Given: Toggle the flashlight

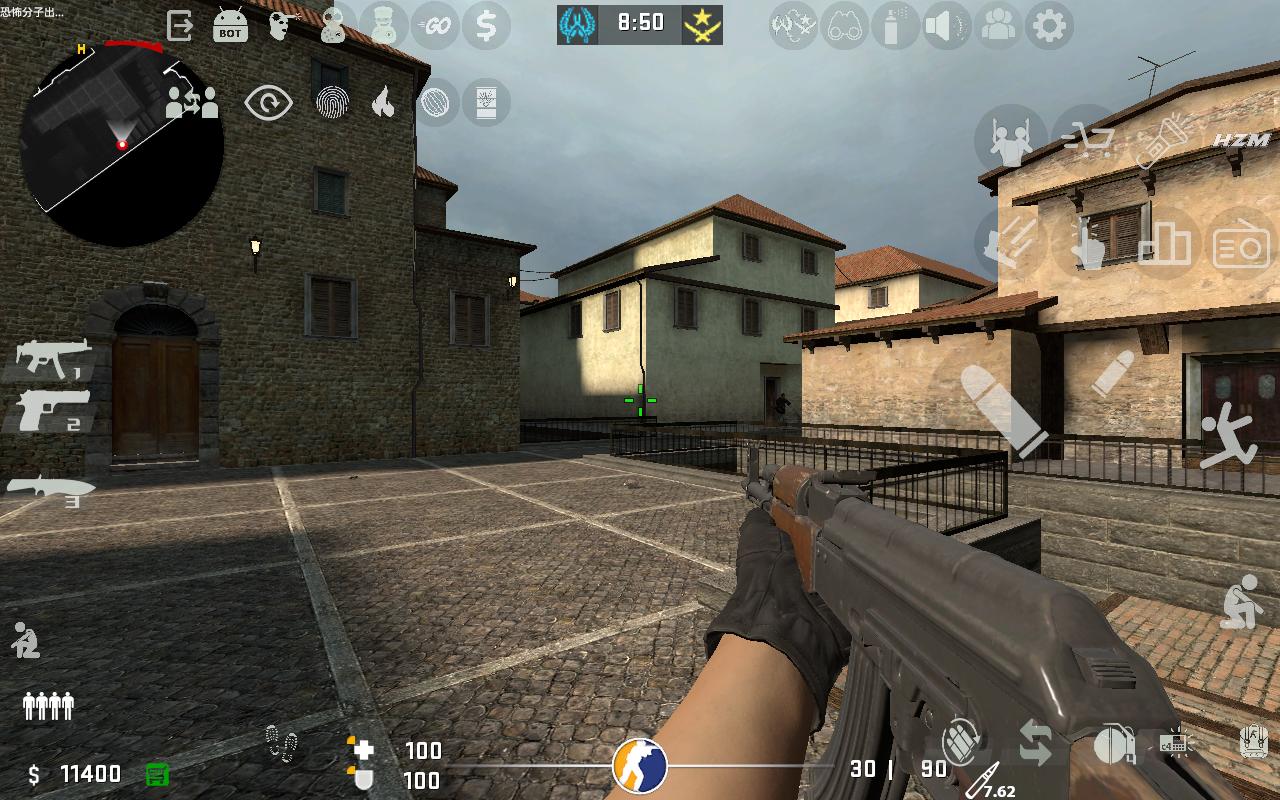Looking at the screenshot, I should pyautogui.click(x=1164, y=141).
